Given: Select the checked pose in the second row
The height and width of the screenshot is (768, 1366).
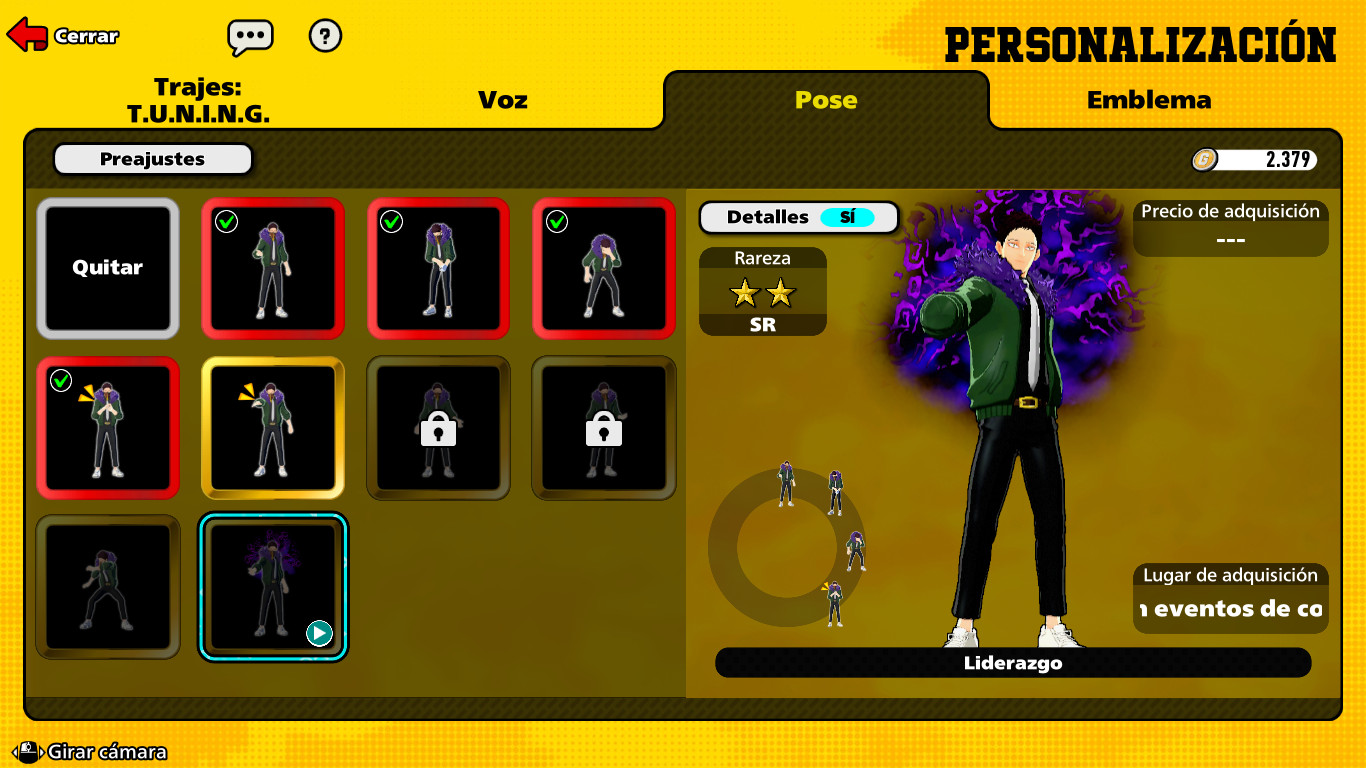Looking at the screenshot, I should pyautogui.click(x=108, y=427).
